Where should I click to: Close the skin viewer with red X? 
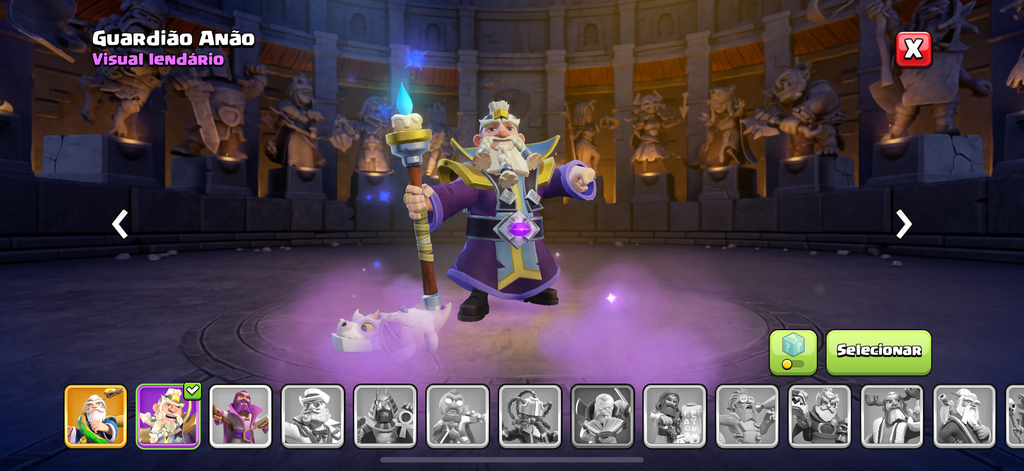[x=913, y=49]
